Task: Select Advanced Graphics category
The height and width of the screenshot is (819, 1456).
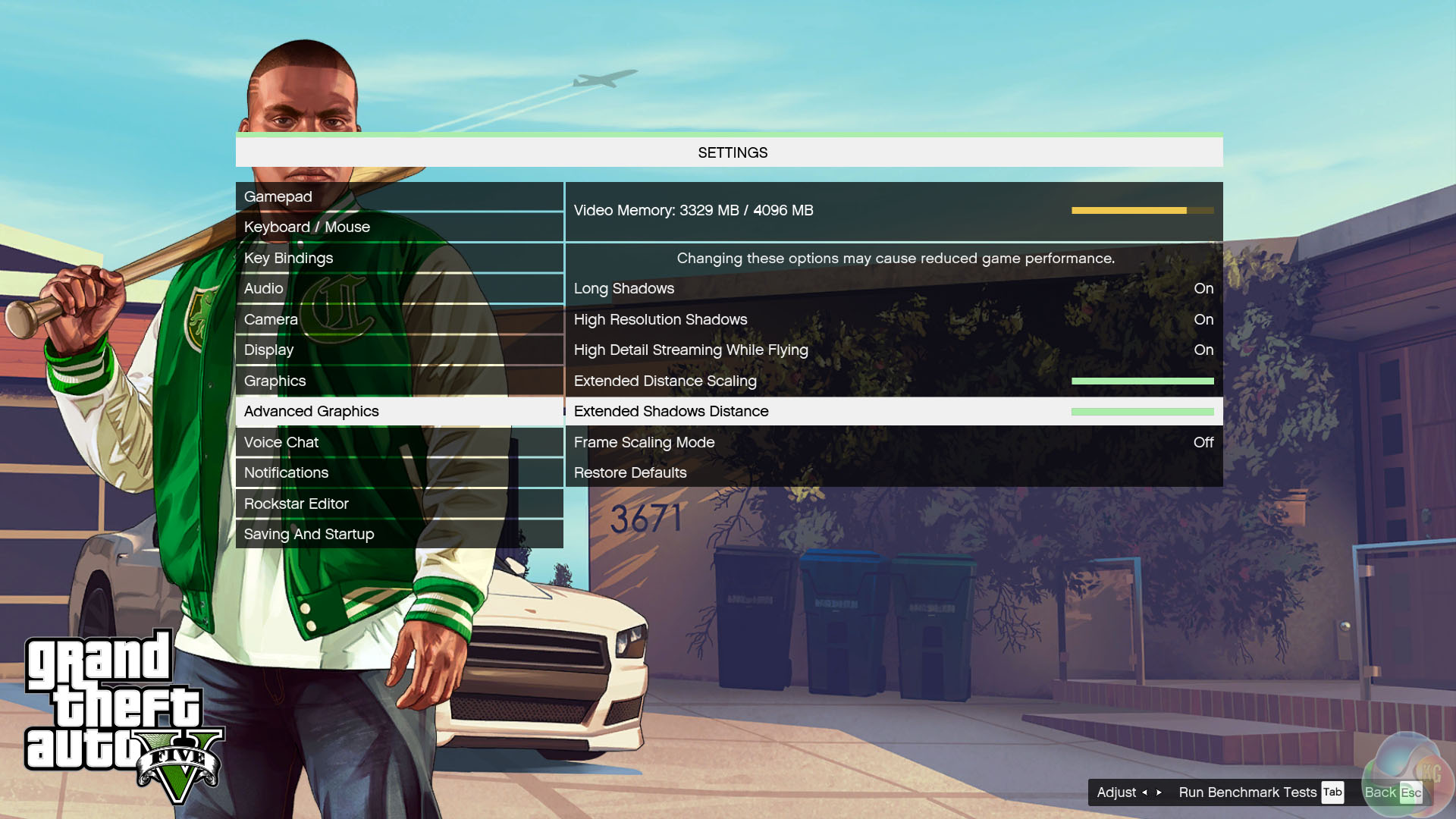Action: 399,412
